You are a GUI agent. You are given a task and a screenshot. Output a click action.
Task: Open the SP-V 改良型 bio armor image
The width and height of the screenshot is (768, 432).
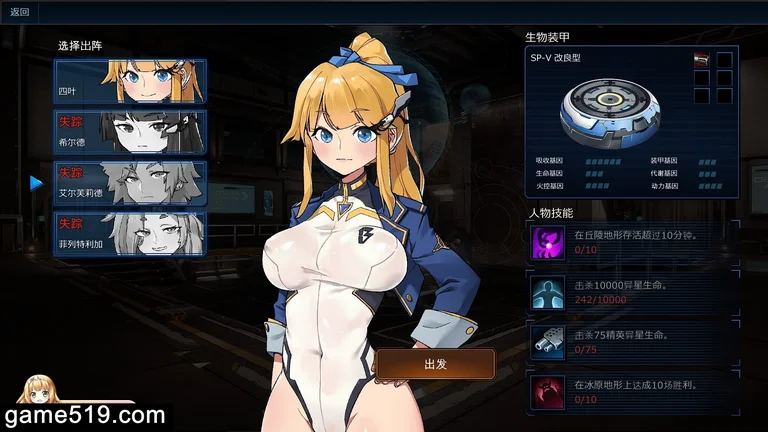click(608, 110)
